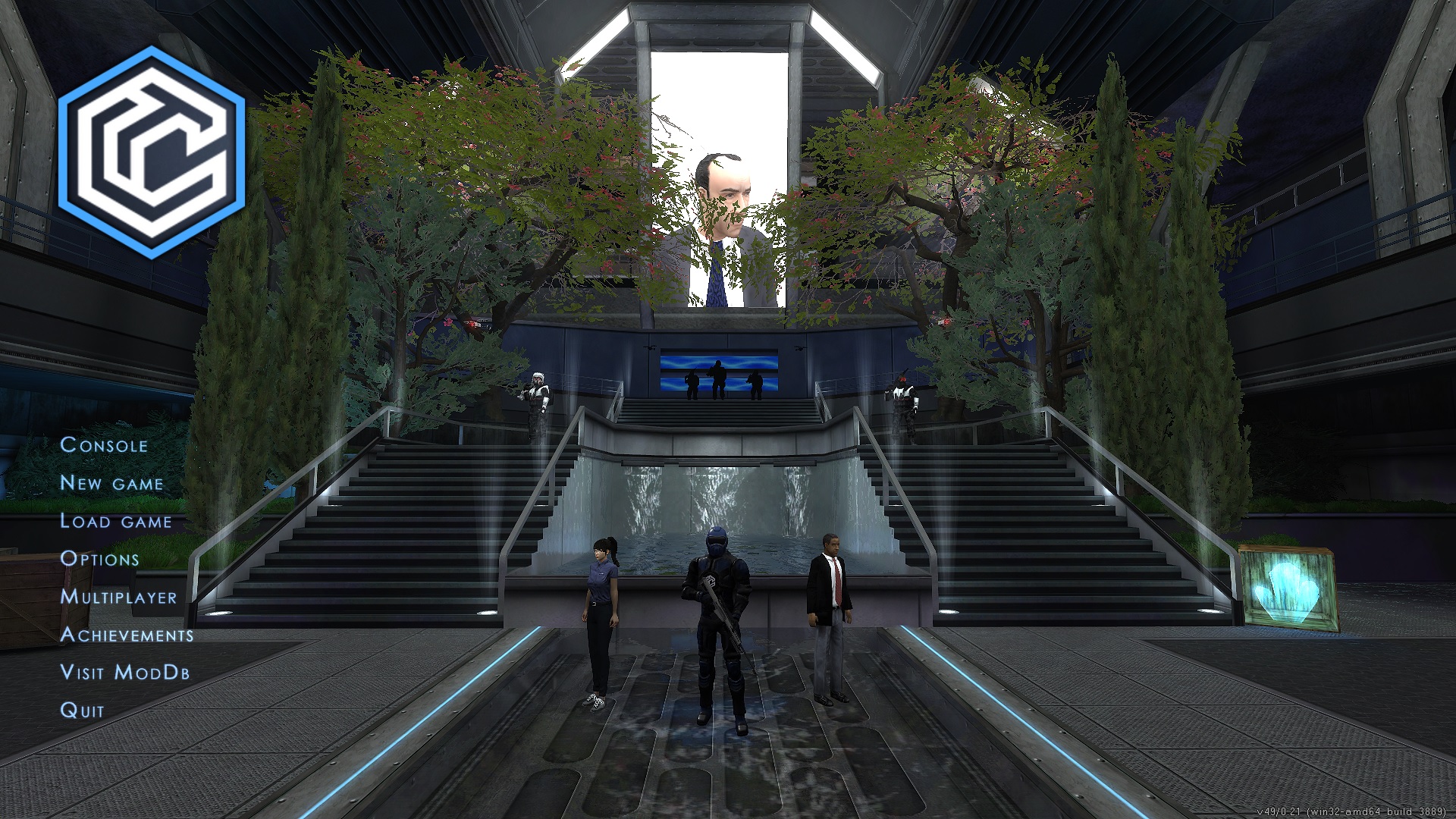Open the Options menu
Screen dimensions: 1456x819
point(101,559)
